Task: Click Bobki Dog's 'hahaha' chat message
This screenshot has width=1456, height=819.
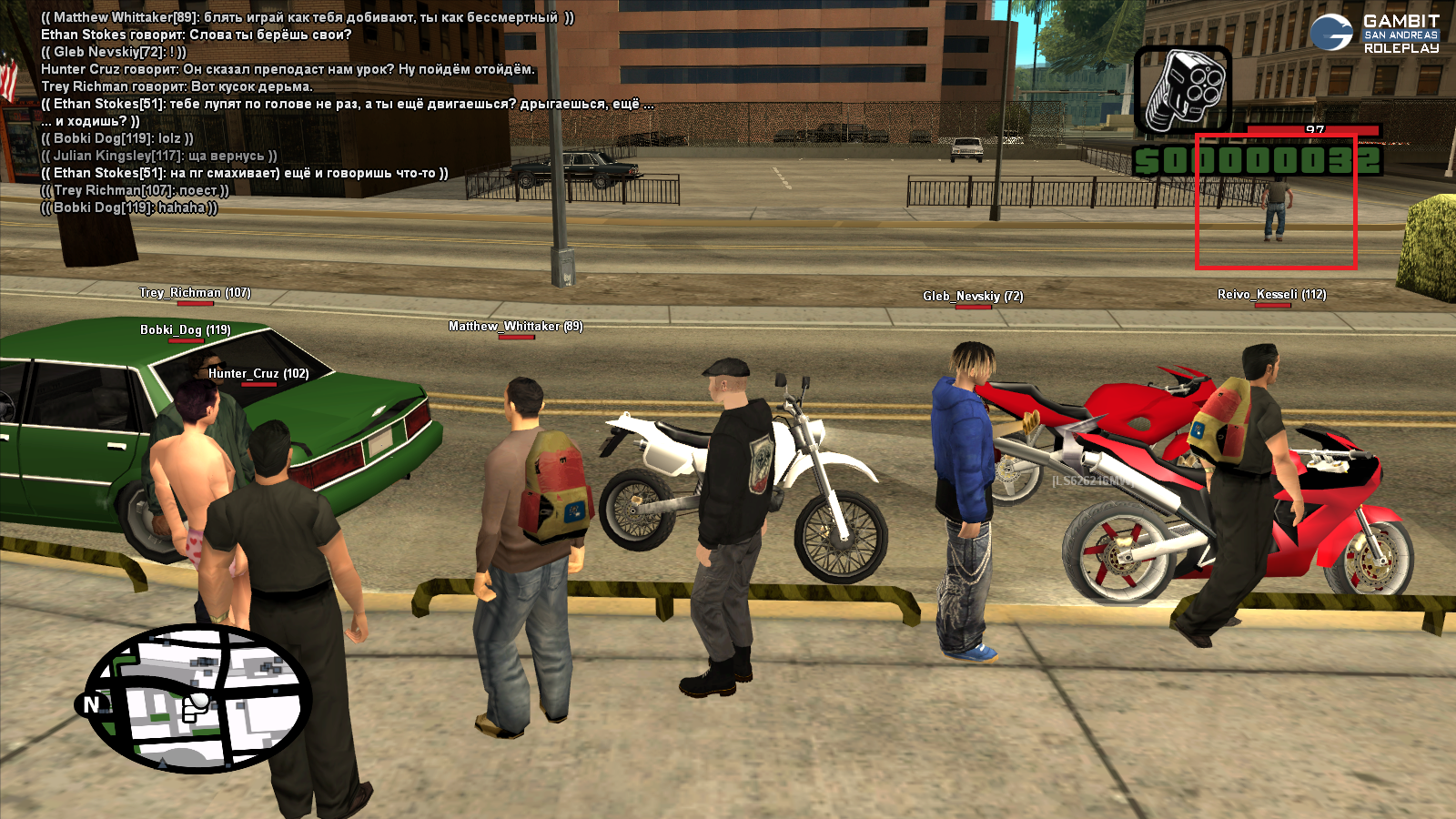Action: pos(129,207)
